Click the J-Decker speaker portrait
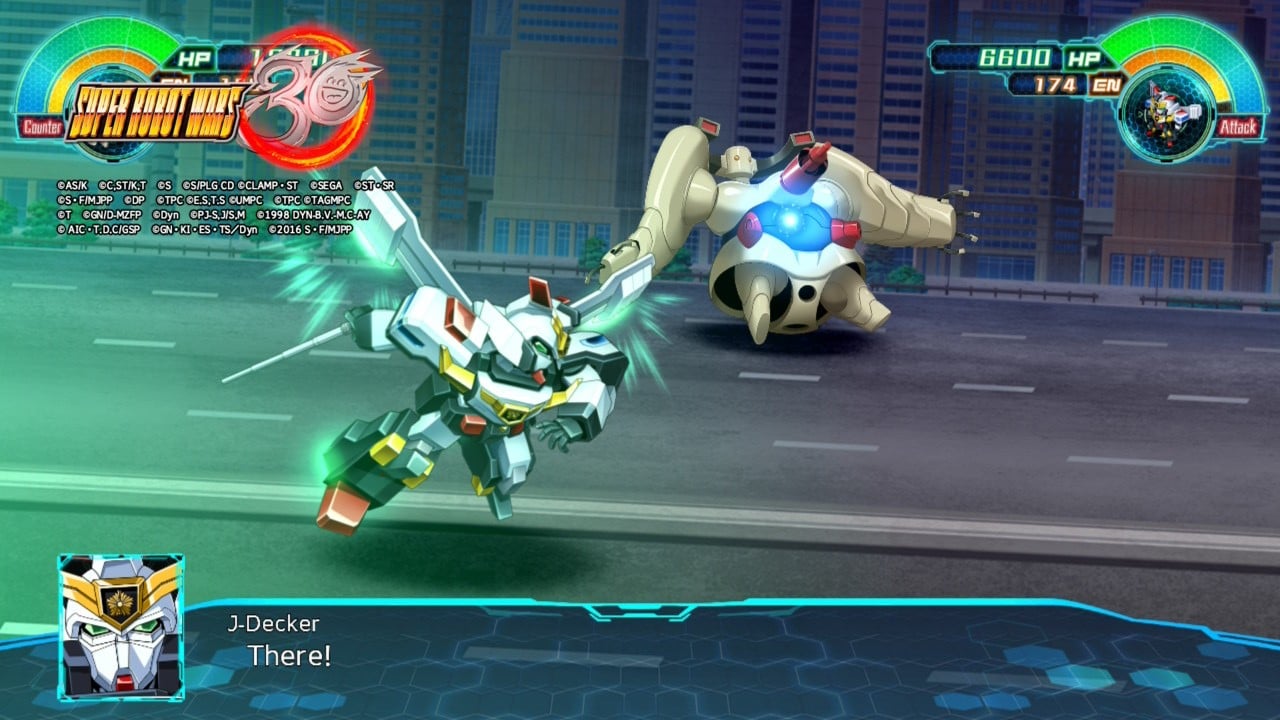 click(120, 626)
